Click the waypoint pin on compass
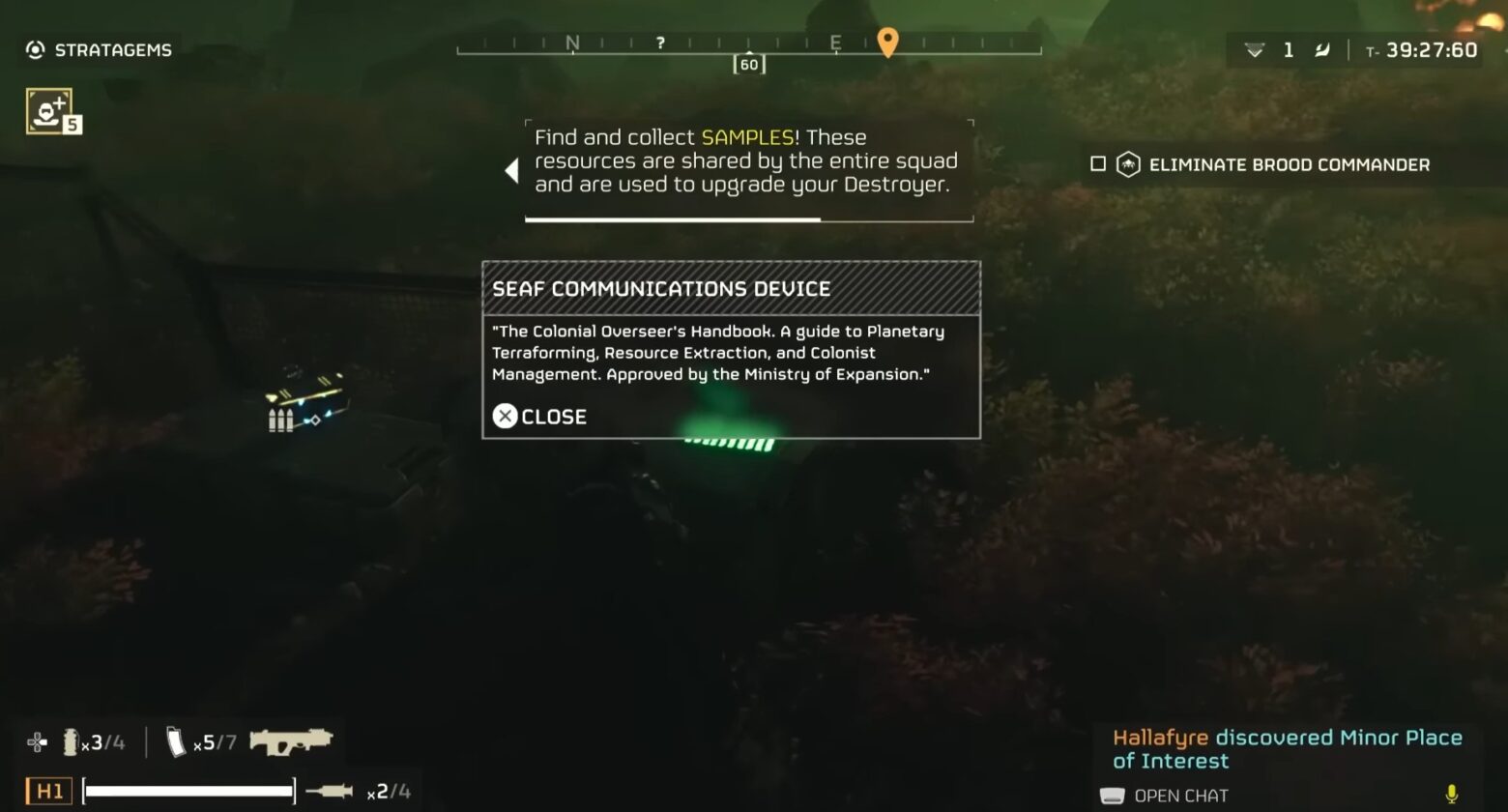This screenshot has width=1508, height=812. (x=887, y=43)
